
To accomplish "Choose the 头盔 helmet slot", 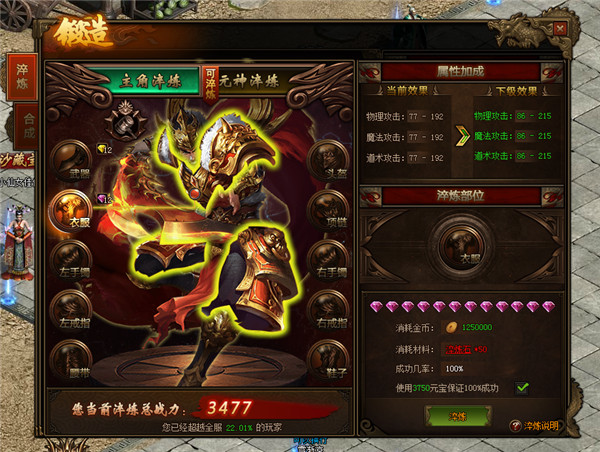I will coord(329,160).
